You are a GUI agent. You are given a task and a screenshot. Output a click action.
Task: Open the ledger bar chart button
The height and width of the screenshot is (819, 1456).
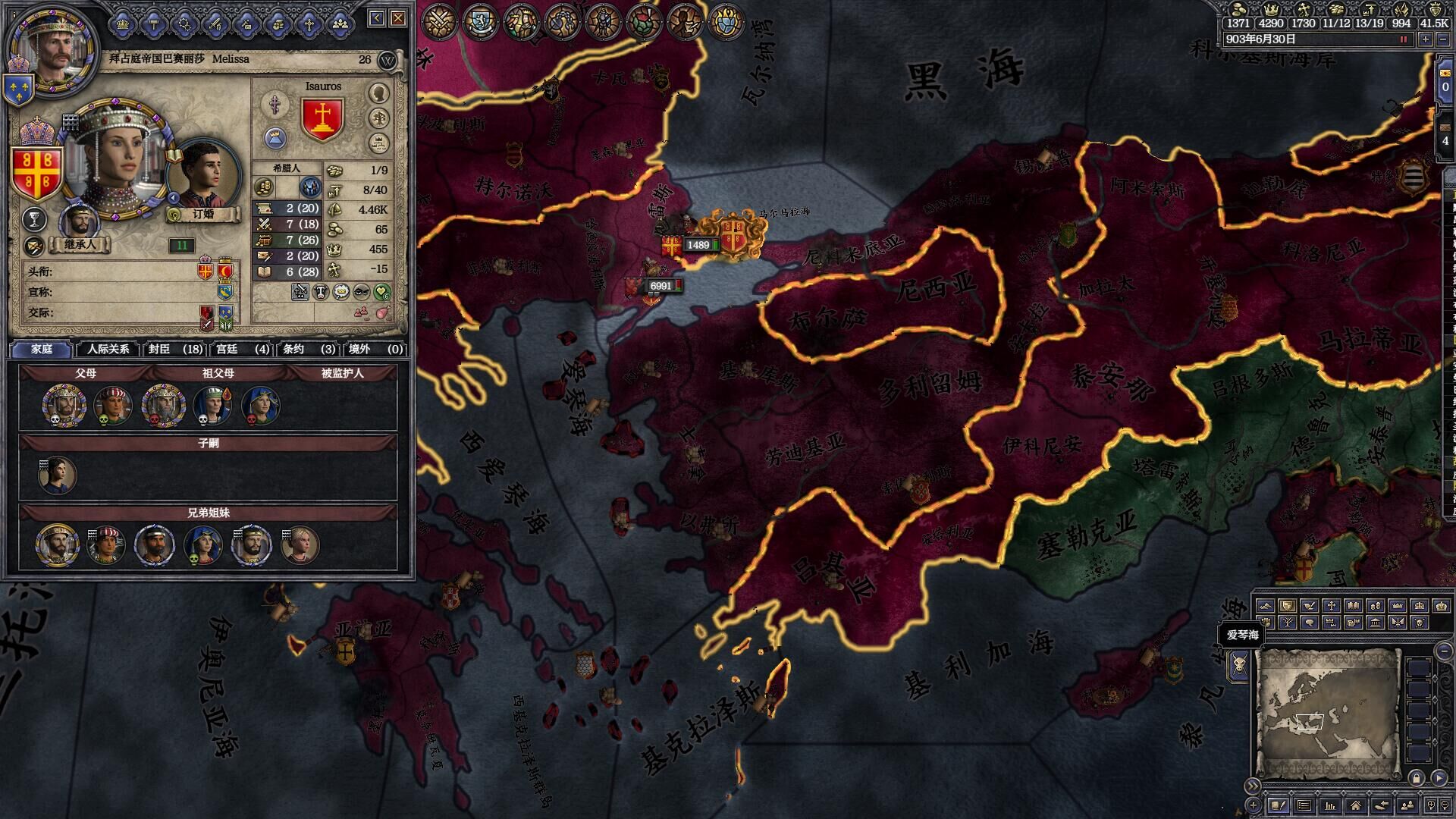[x=1329, y=805]
